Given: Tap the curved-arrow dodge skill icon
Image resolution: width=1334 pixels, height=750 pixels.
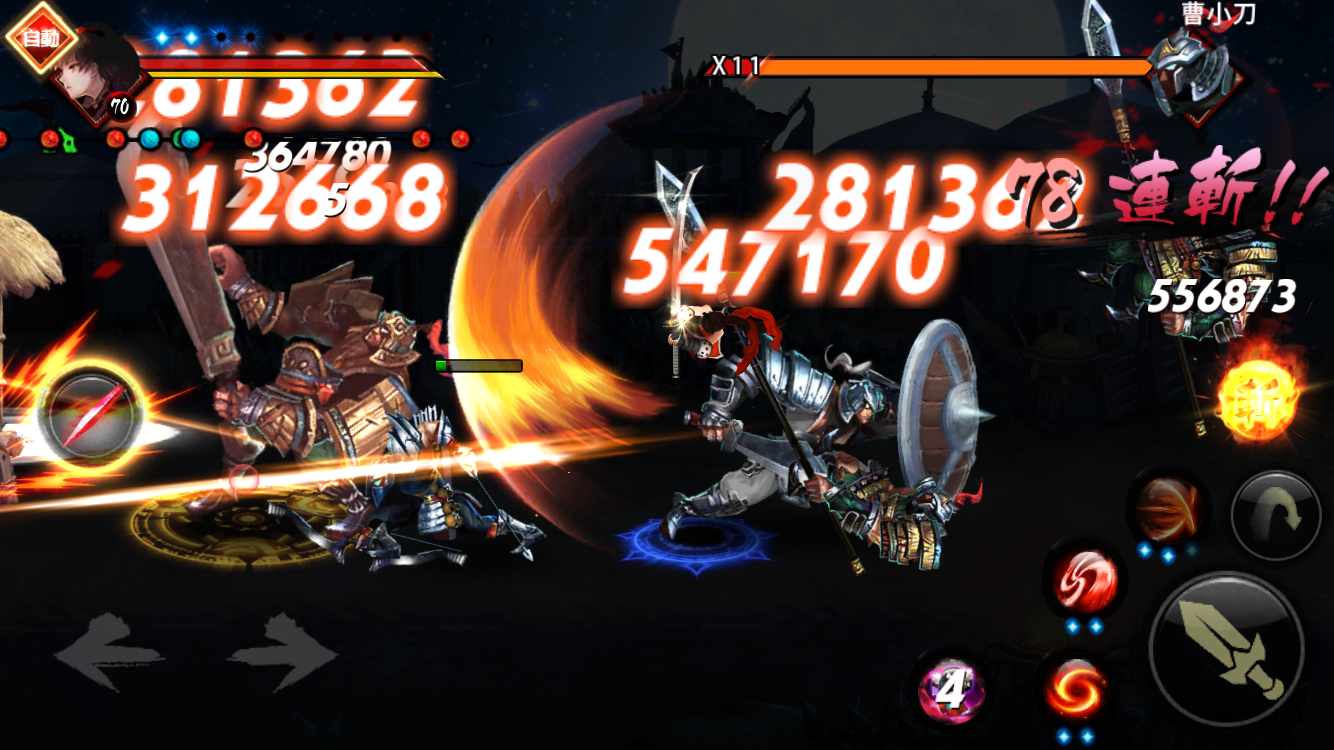Looking at the screenshot, I should pos(1276,514).
